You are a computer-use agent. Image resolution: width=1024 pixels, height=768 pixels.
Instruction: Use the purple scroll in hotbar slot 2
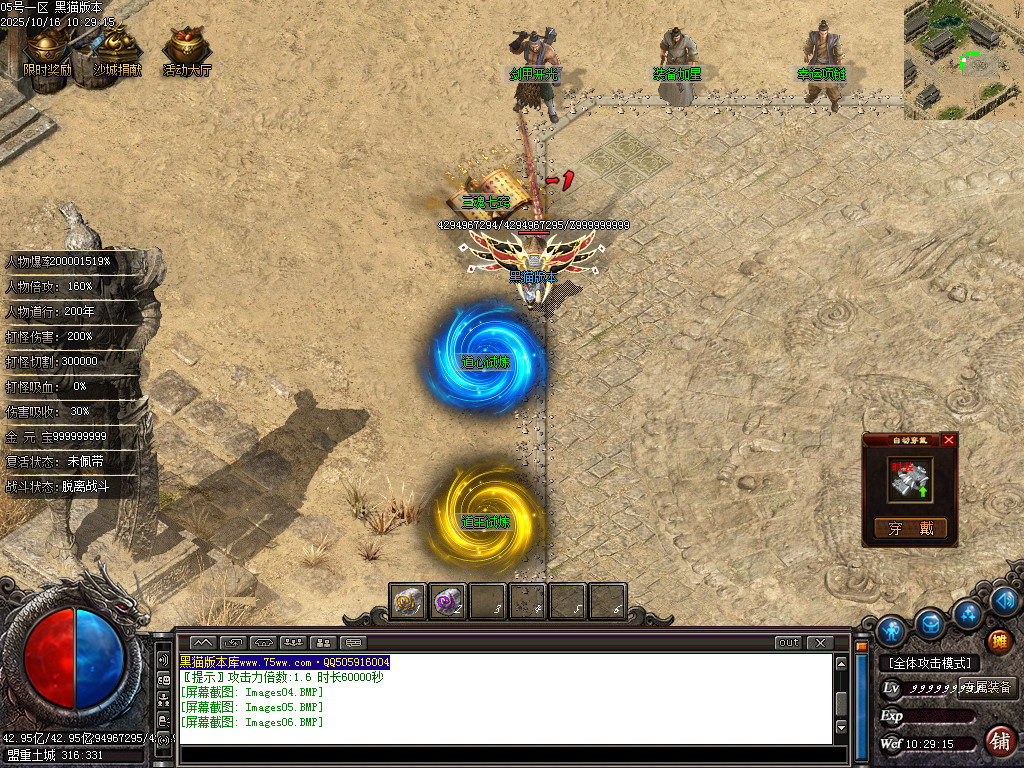point(447,602)
